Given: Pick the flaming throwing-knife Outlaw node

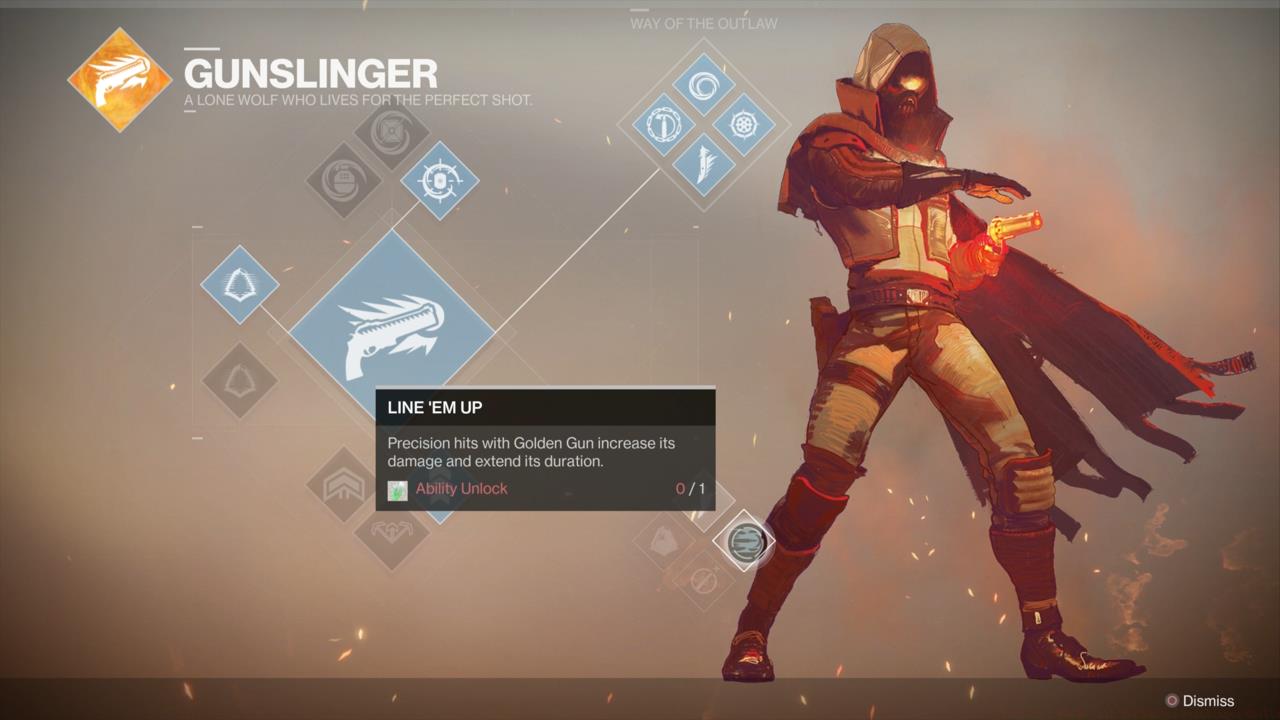Looking at the screenshot, I should pyautogui.click(x=704, y=165).
